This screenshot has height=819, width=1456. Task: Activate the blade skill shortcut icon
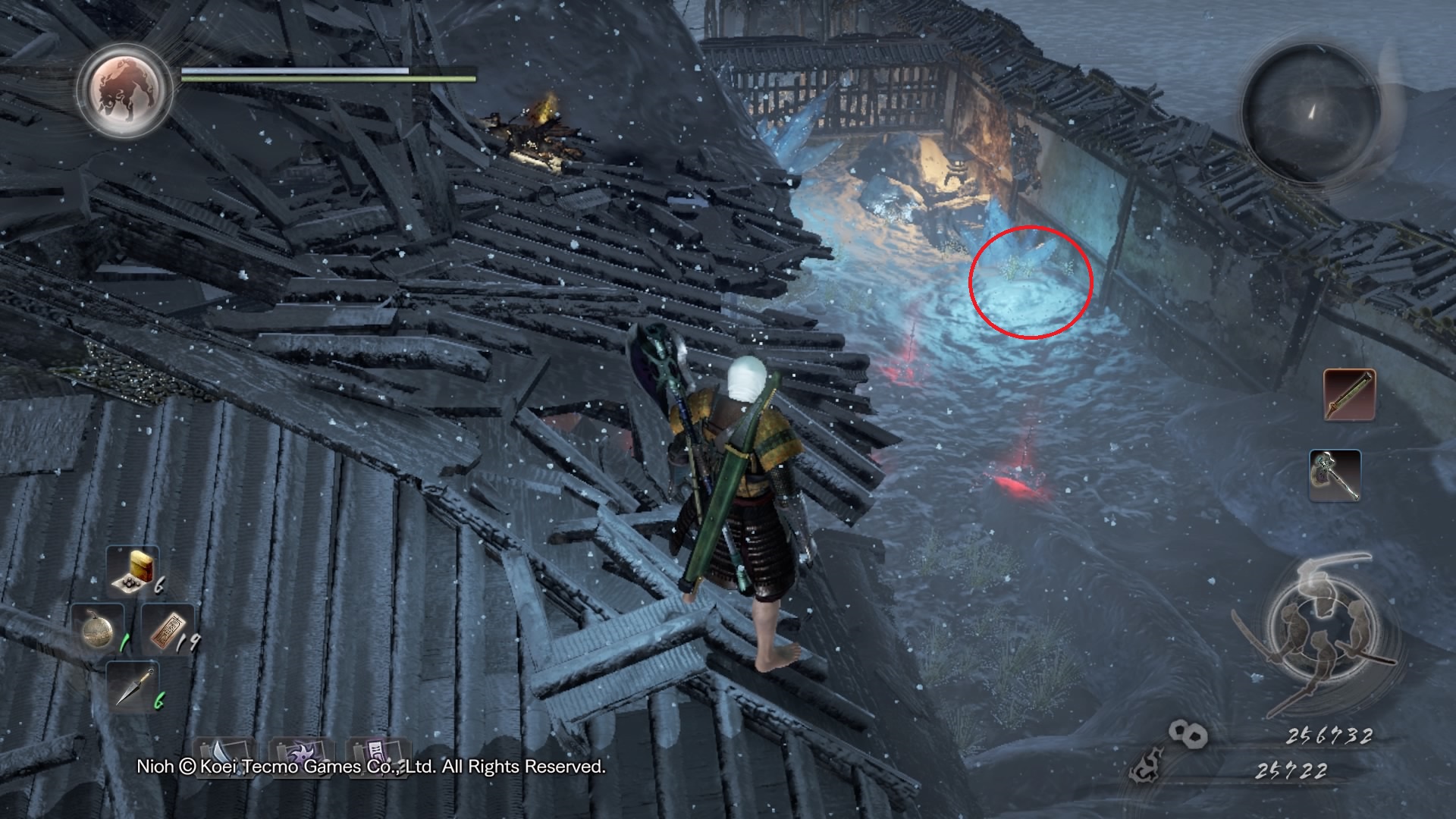click(x=221, y=754)
